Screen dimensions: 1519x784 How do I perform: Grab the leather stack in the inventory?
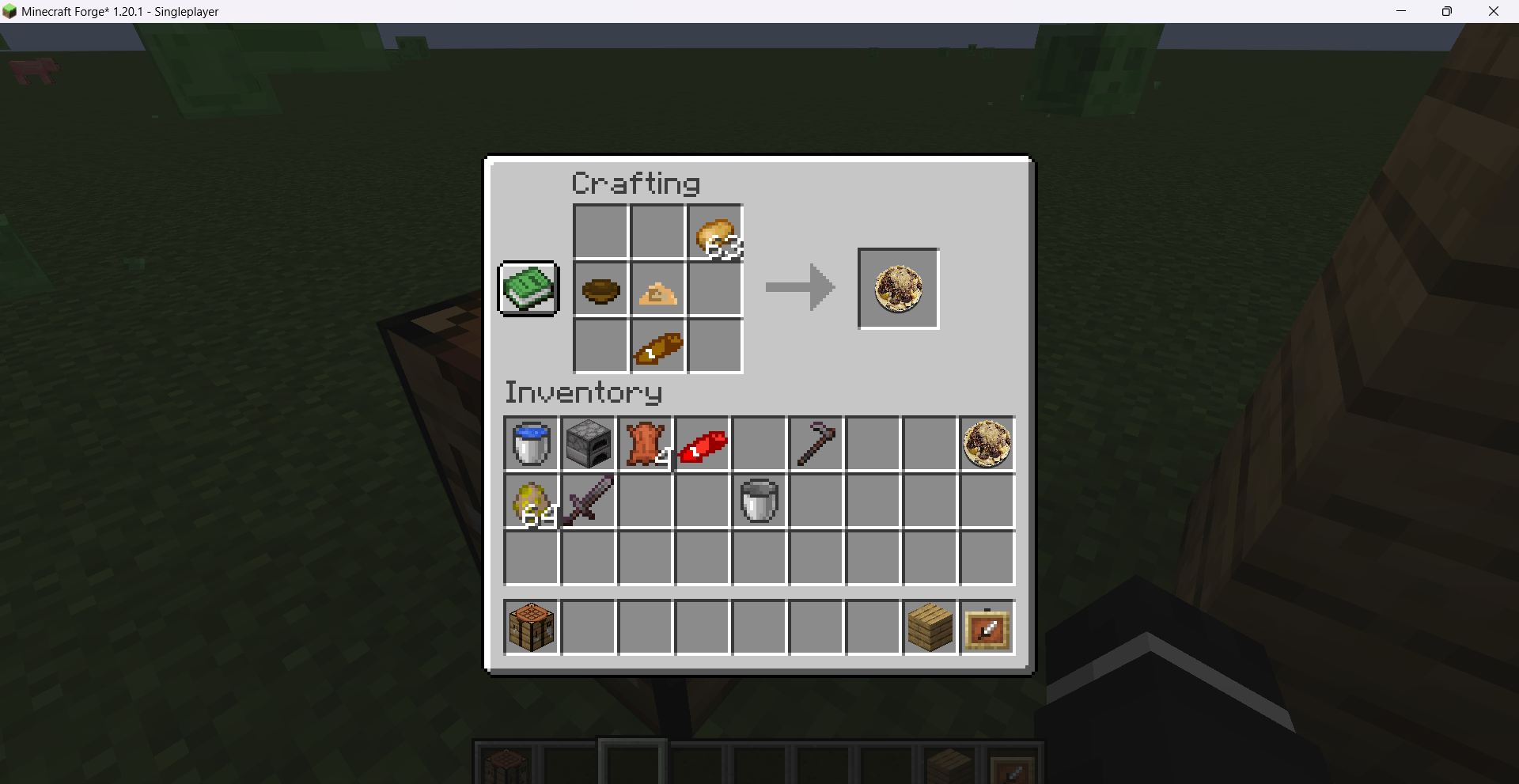pyautogui.click(x=645, y=444)
